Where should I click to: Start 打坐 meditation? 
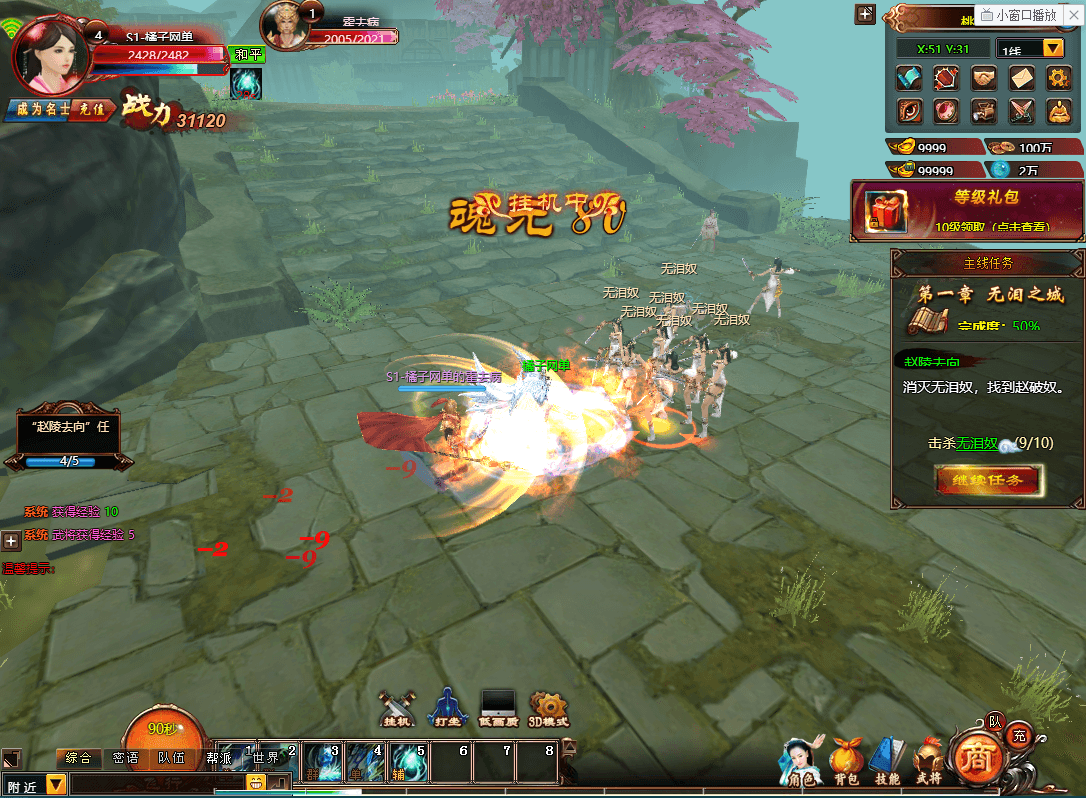(448, 708)
